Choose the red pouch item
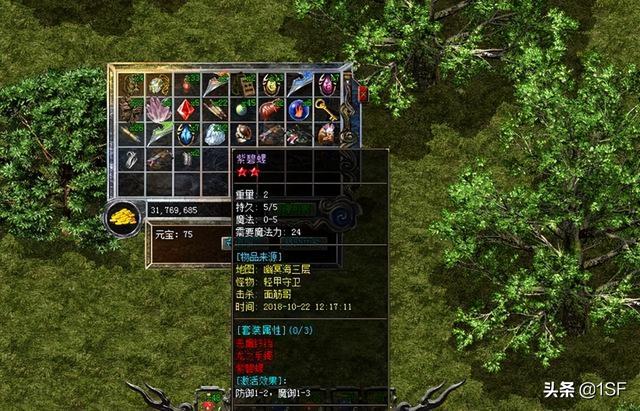 [270, 108]
